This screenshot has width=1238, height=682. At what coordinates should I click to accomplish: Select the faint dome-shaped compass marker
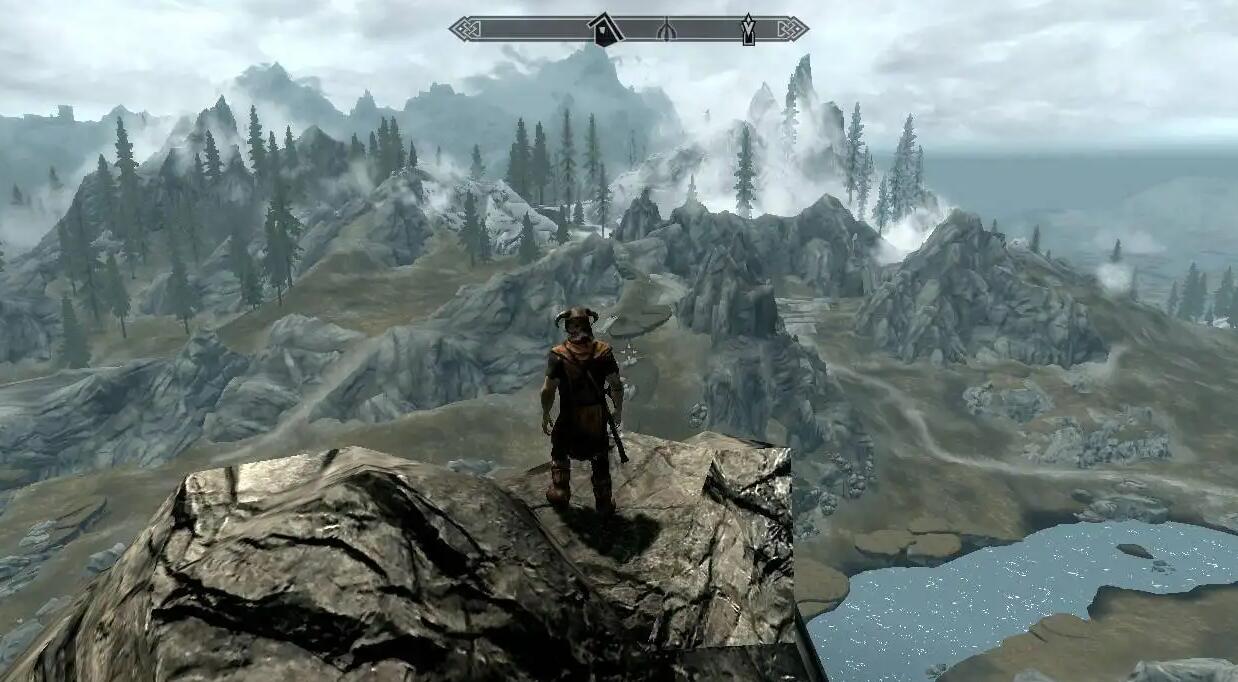(667, 32)
